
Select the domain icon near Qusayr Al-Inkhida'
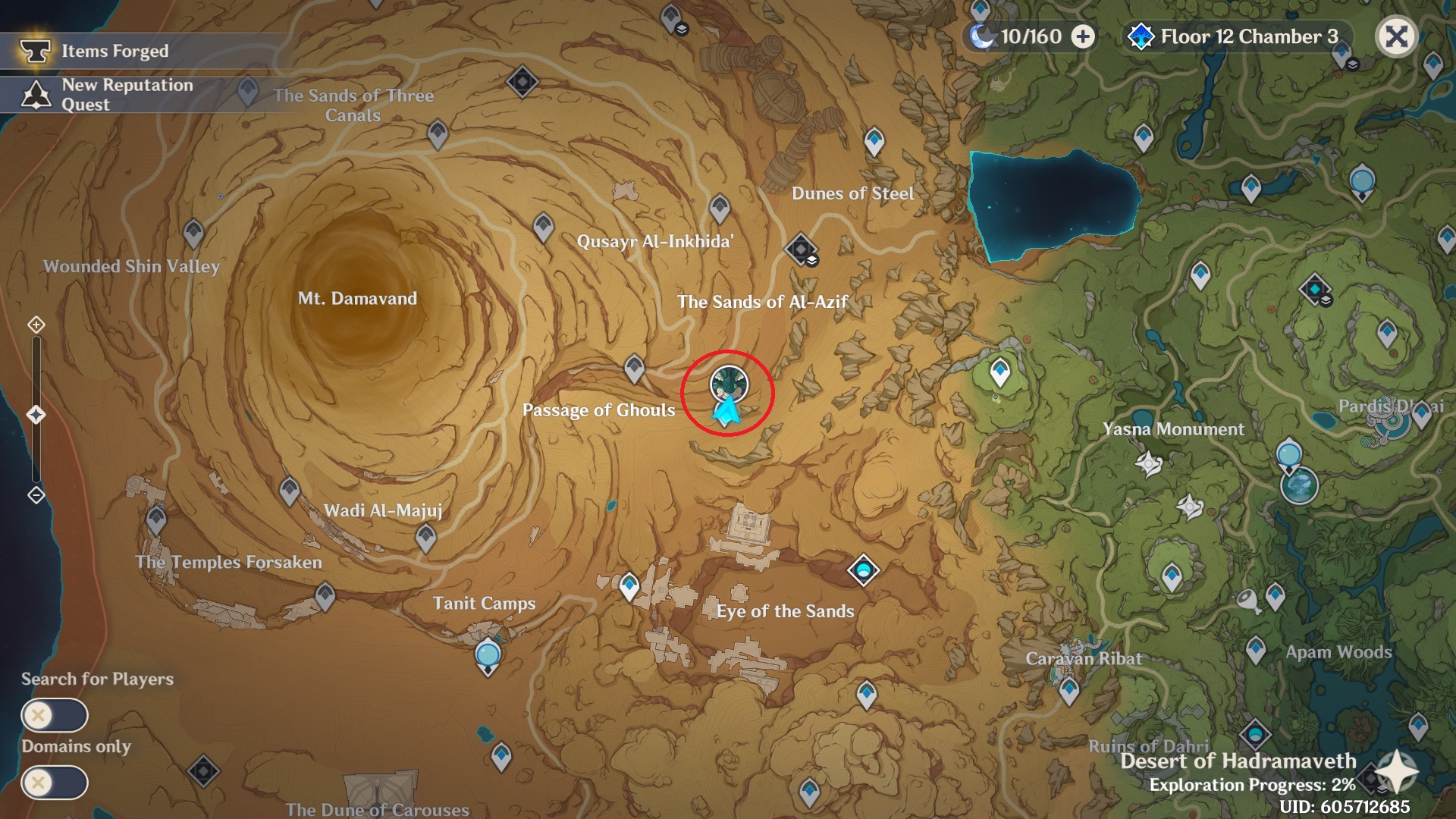[802, 248]
